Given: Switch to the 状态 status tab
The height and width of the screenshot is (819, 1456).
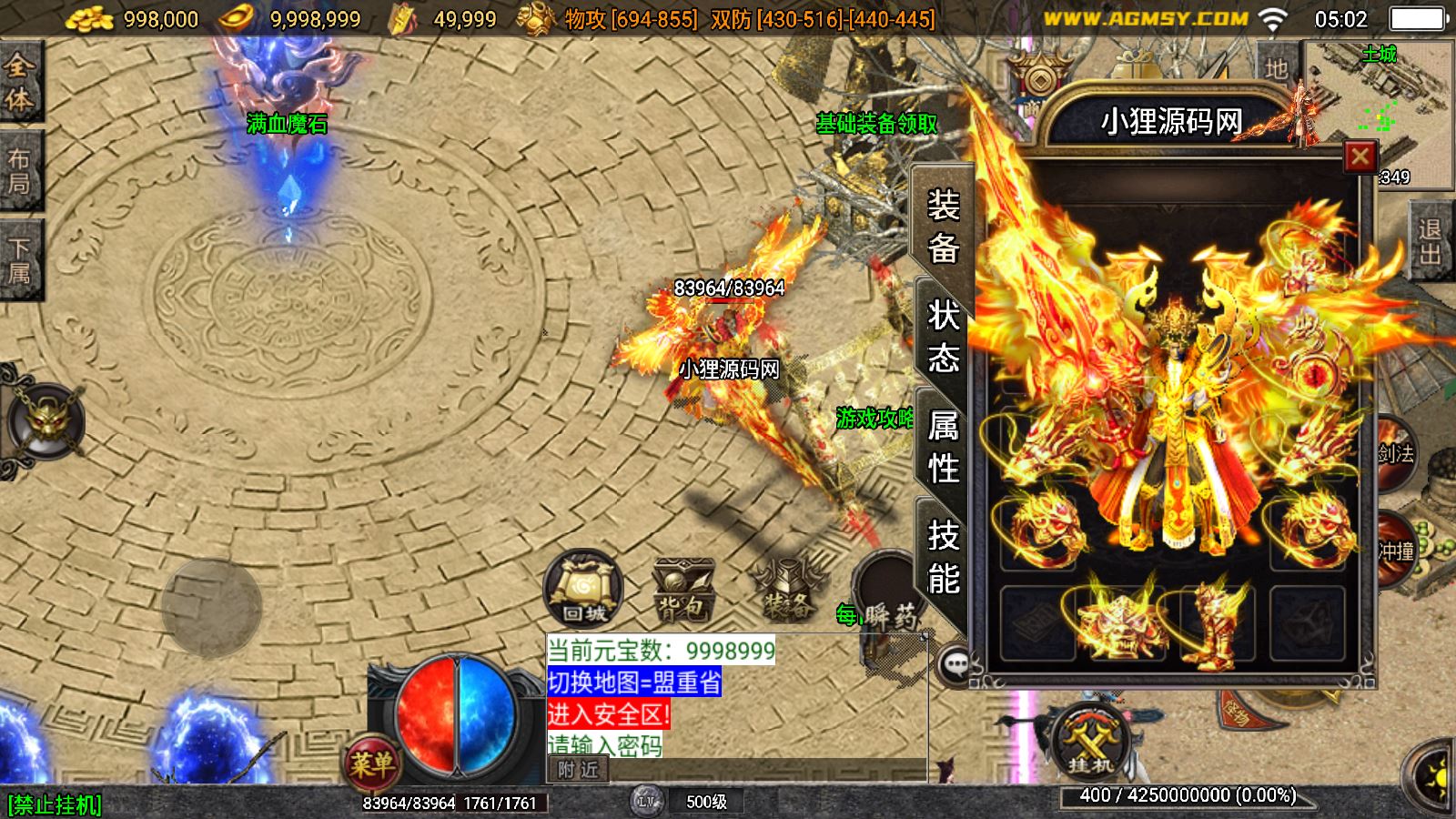Looking at the screenshot, I should (x=943, y=336).
